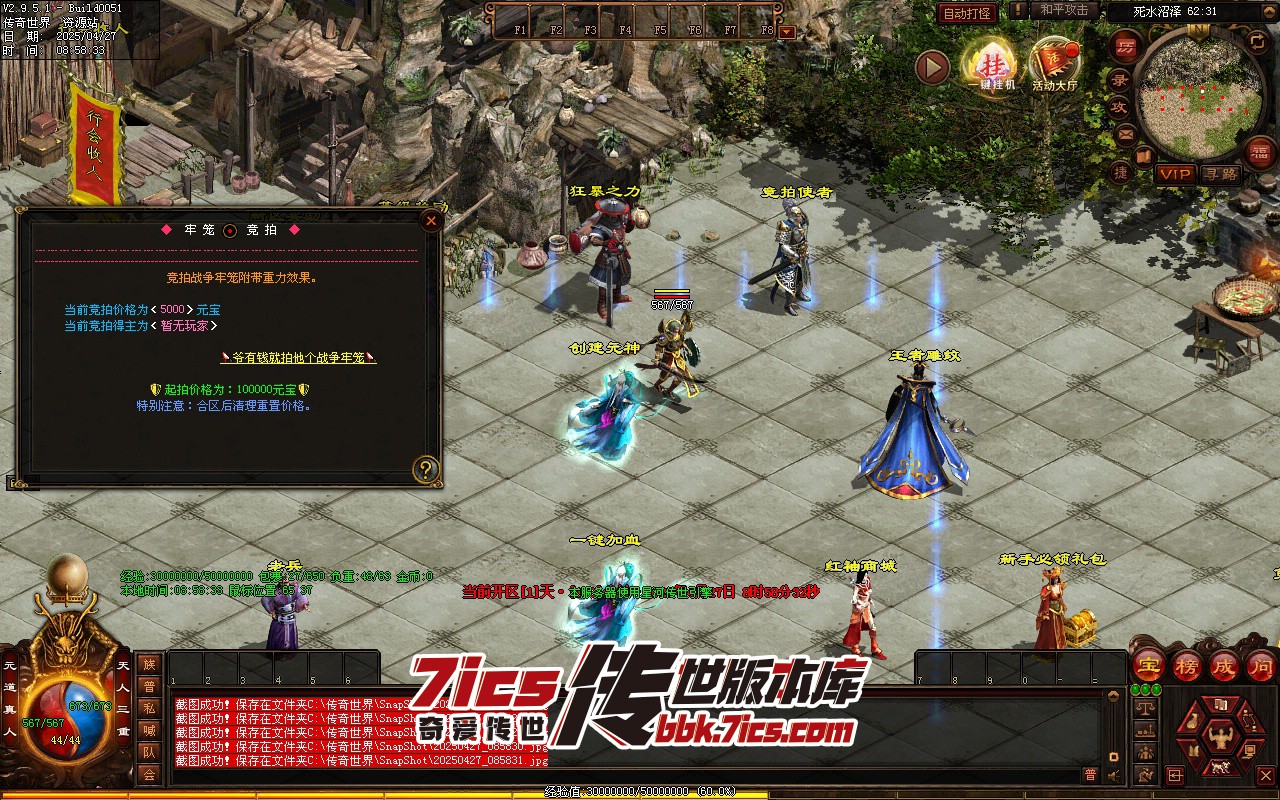This screenshot has width=1280, height=800.
Task: Show the 榜 rankings orb
Action: pos(1186,665)
